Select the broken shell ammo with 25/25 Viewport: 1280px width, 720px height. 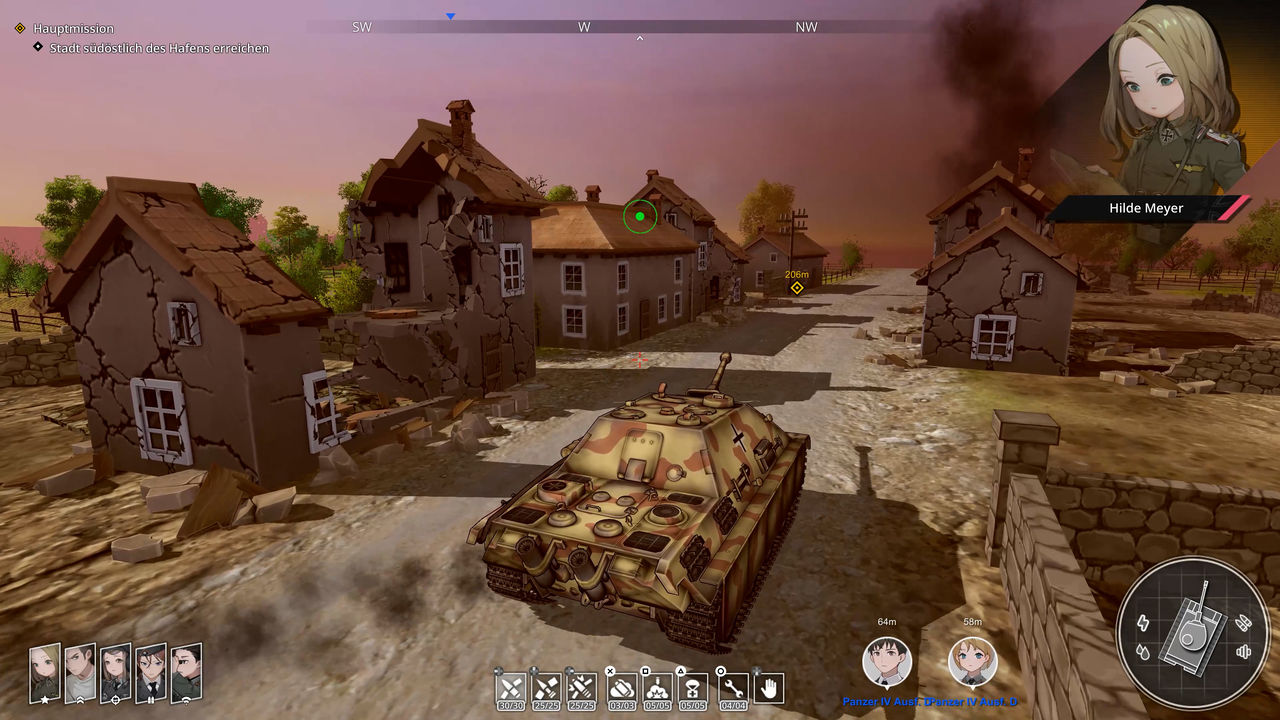point(546,688)
